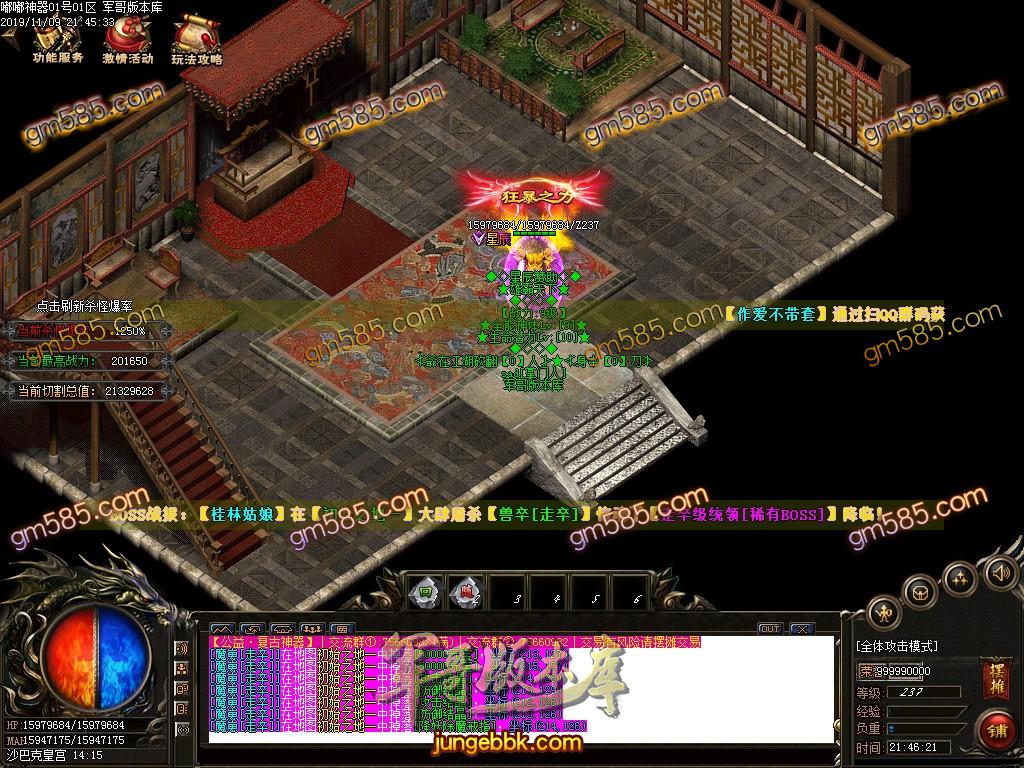Open the 激情活动 events menu

(x=127, y=41)
